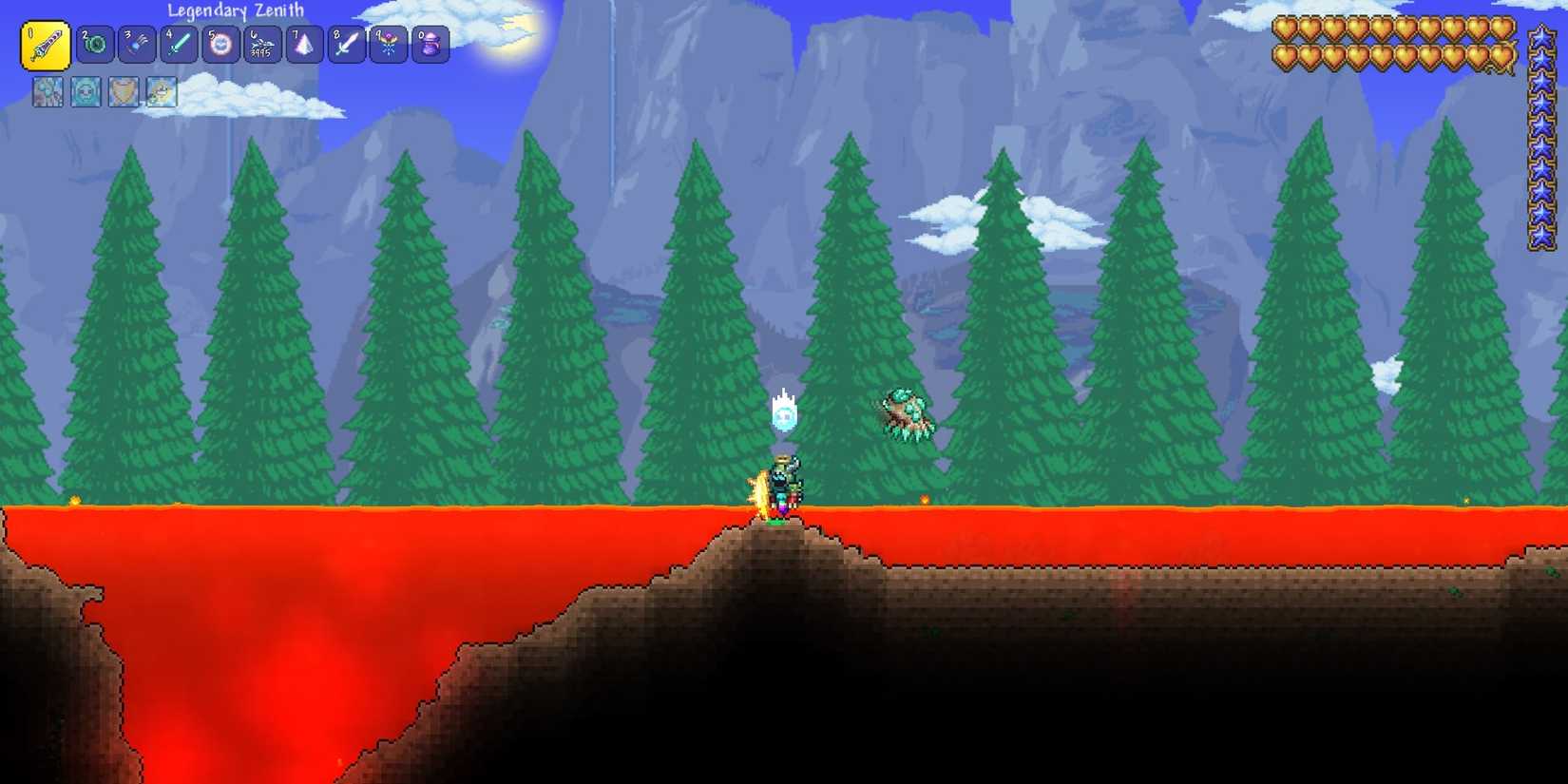Image resolution: width=1568 pixels, height=784 pixels.
Task: Select the white sword in hotbar slot 8
Action: point(346,44)
